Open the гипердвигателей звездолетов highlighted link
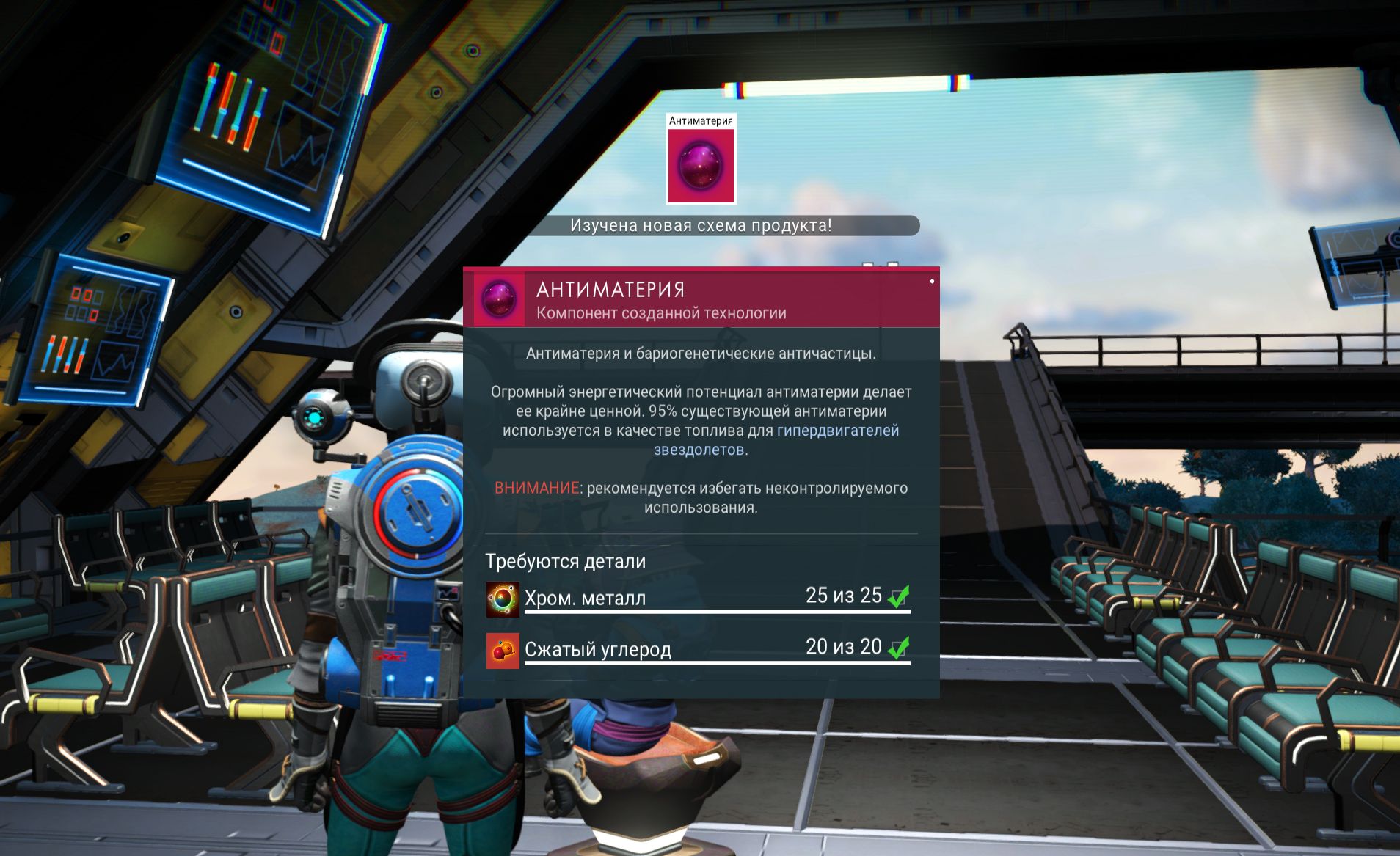The width and height of the screenshot is (1400, 856). click(x=837, y=431)
